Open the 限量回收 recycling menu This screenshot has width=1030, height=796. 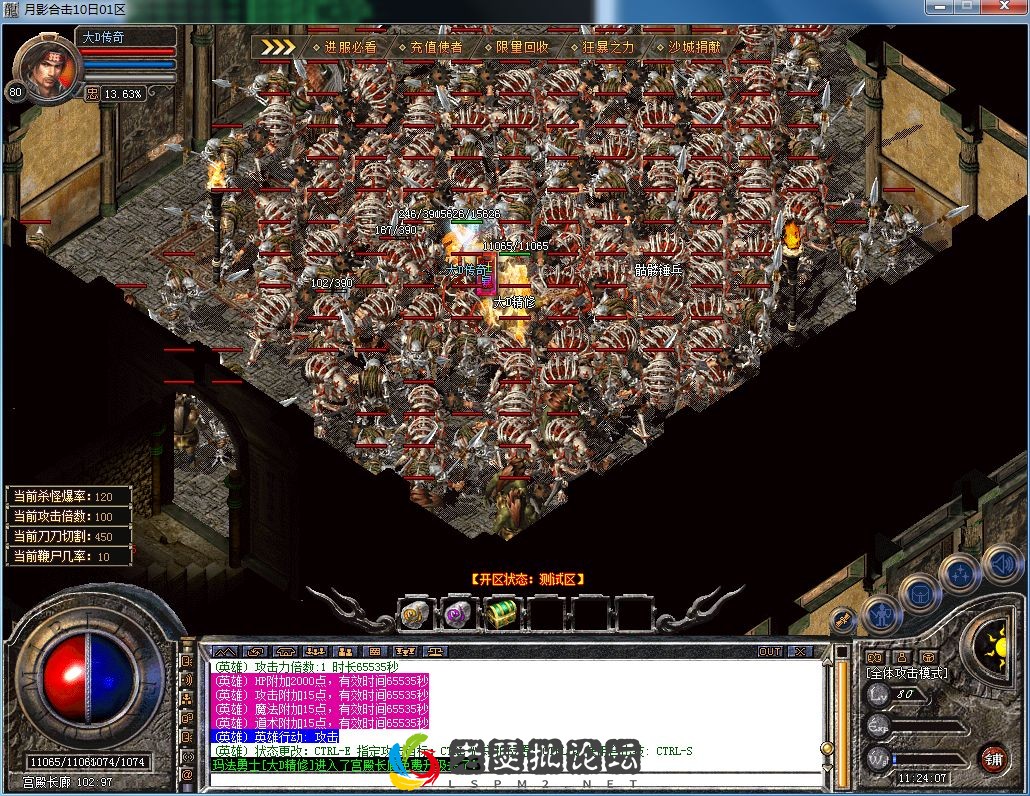click(522, 47)
